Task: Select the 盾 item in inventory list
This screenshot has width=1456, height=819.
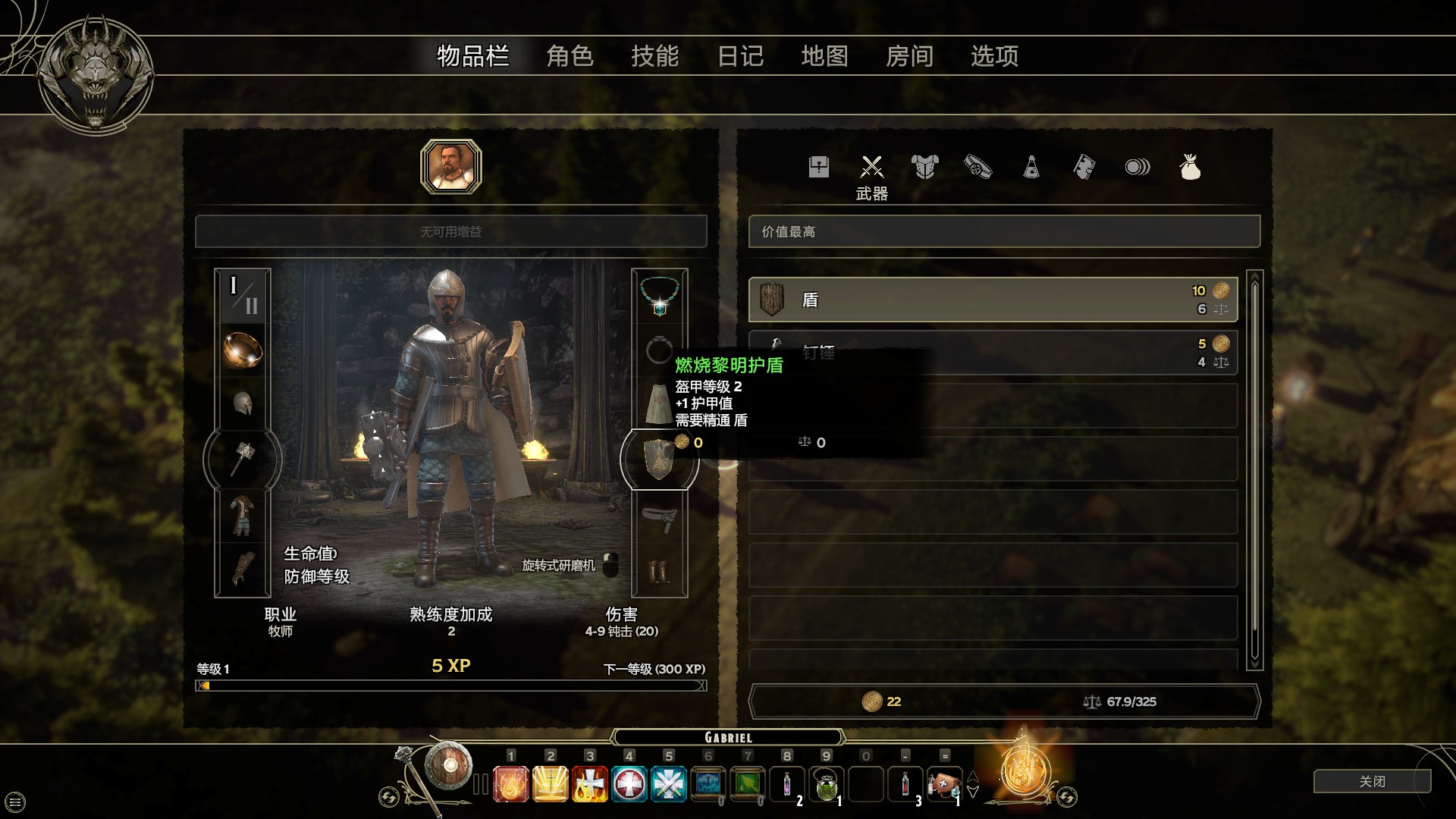Action: point(993,299)
